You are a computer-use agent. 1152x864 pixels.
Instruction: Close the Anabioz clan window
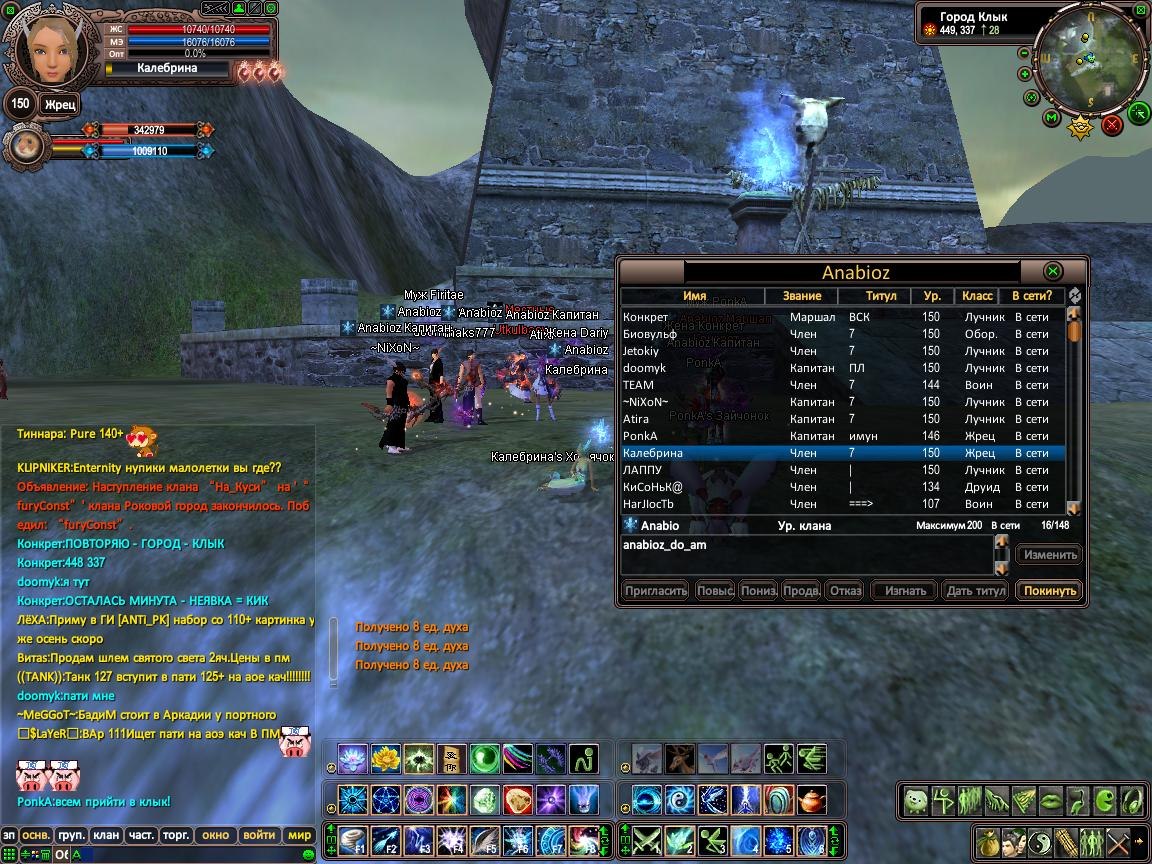click(x=1052, y=271)
